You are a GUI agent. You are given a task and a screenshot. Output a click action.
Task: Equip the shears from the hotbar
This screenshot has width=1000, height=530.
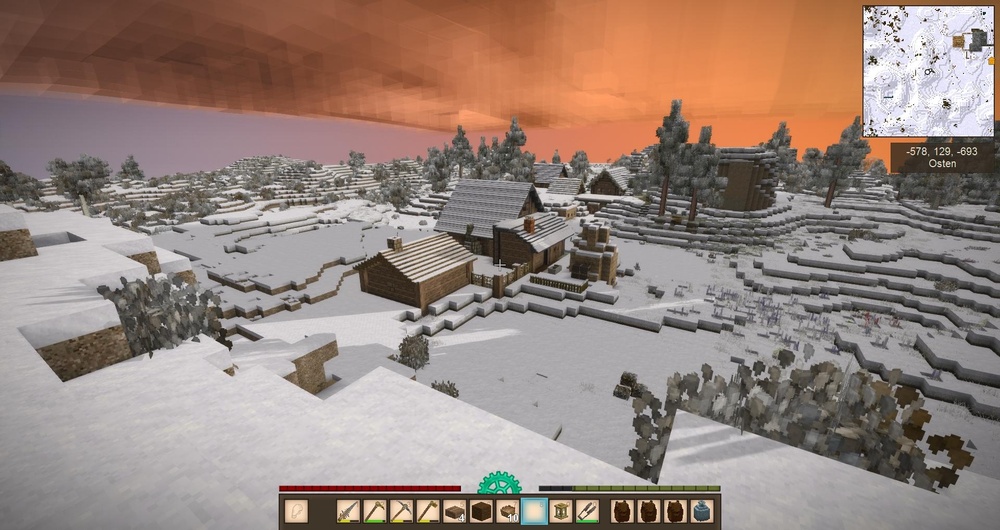(x=586, y=511)
